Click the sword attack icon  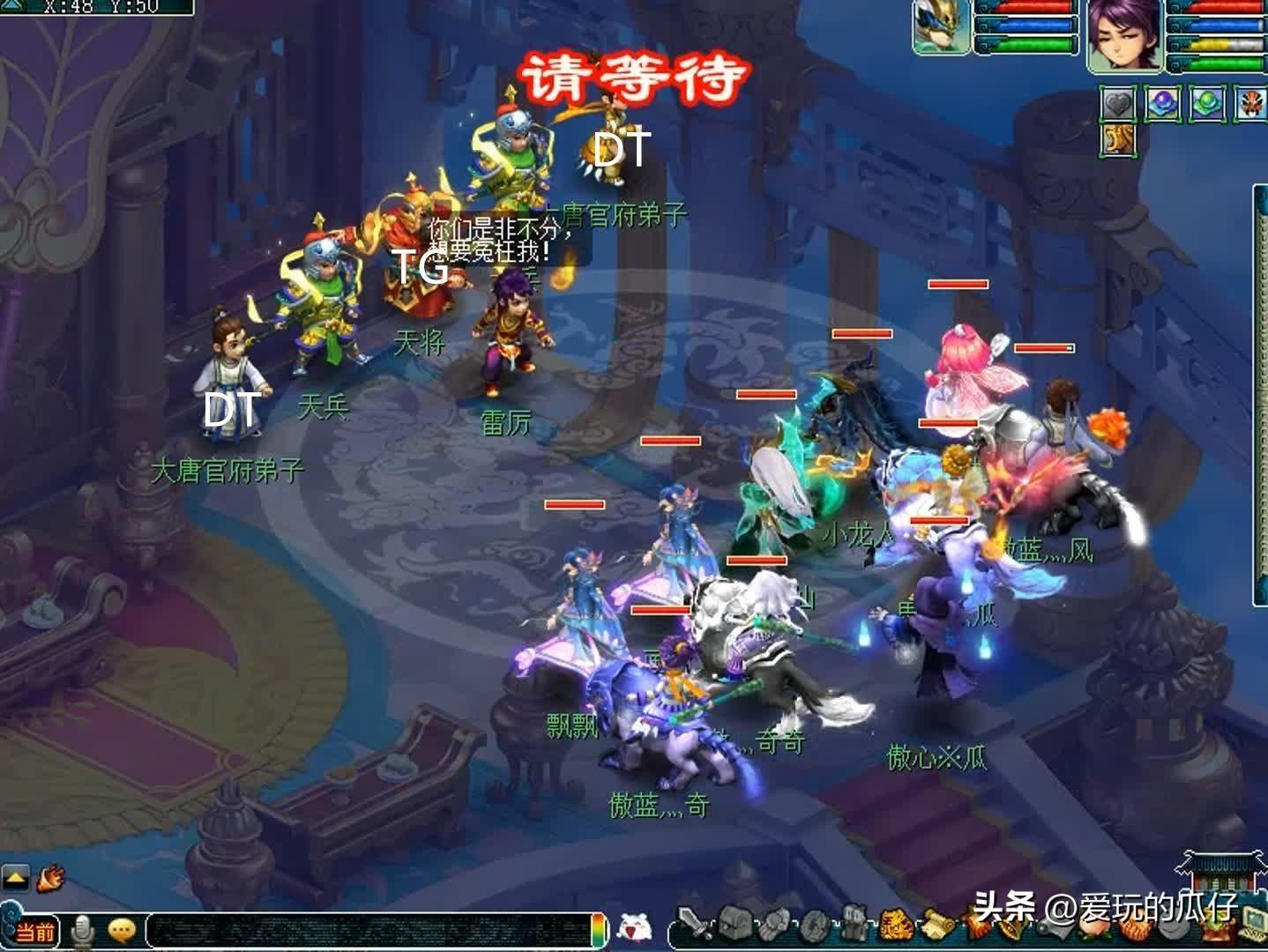[x=693, y=926]
